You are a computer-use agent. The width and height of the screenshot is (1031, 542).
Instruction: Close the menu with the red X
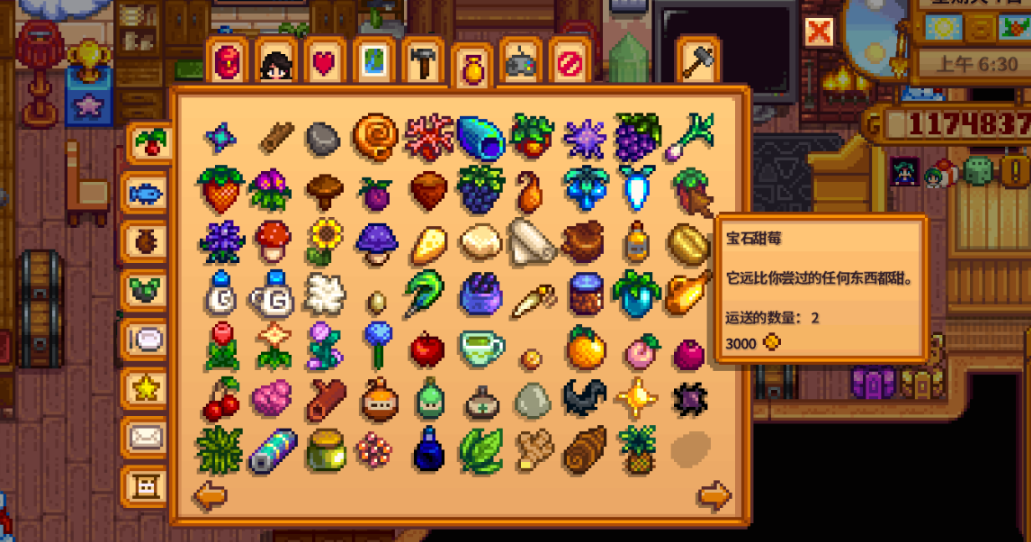coord(819,32)
